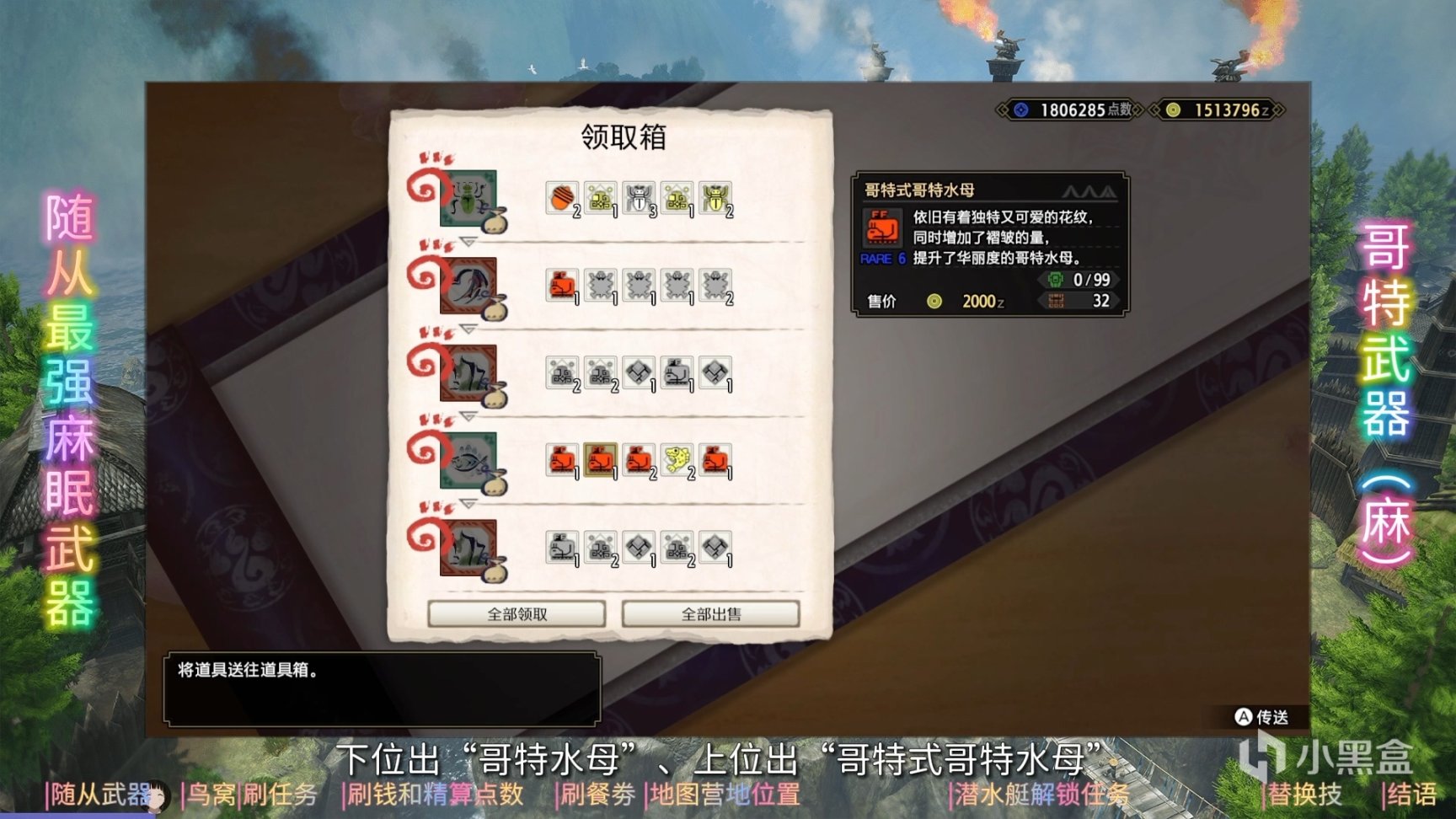Click the blue 点数 points coin icon
Image resolution: width=1456 pixels, height=819 pixels.
1020,110
